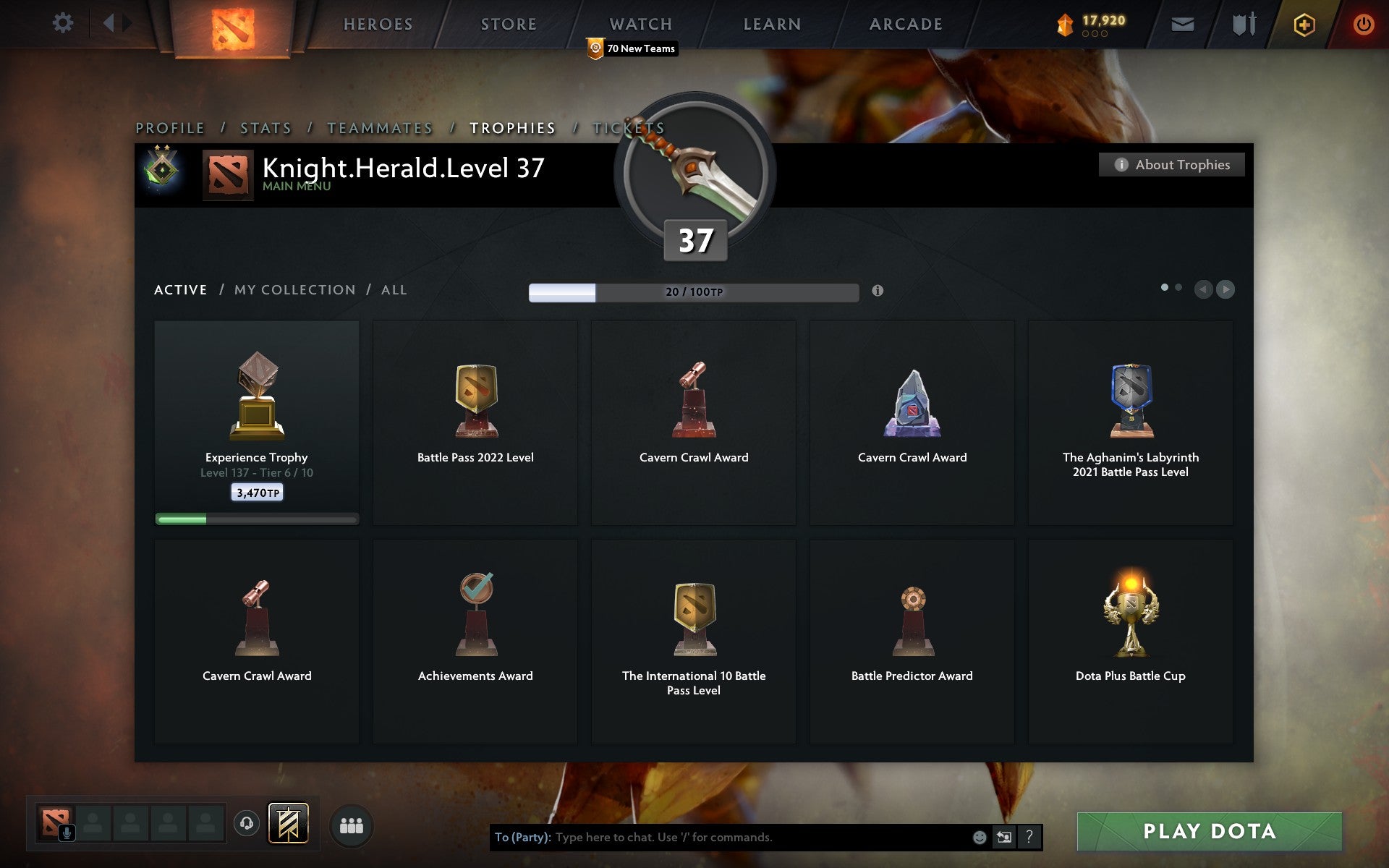Open the TICKETS section of the profile
This screenshot has height=868, width=1389.
[638, 127]
